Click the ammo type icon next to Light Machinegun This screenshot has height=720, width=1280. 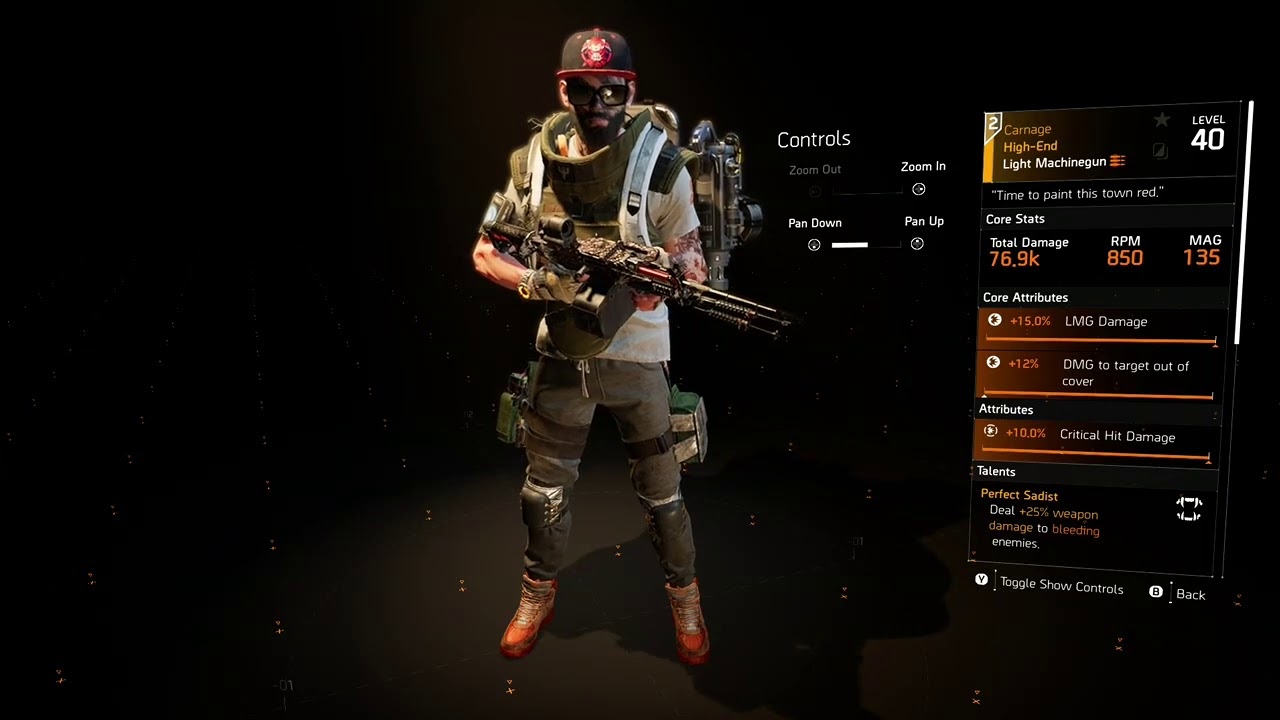(x=1117, y=161)
